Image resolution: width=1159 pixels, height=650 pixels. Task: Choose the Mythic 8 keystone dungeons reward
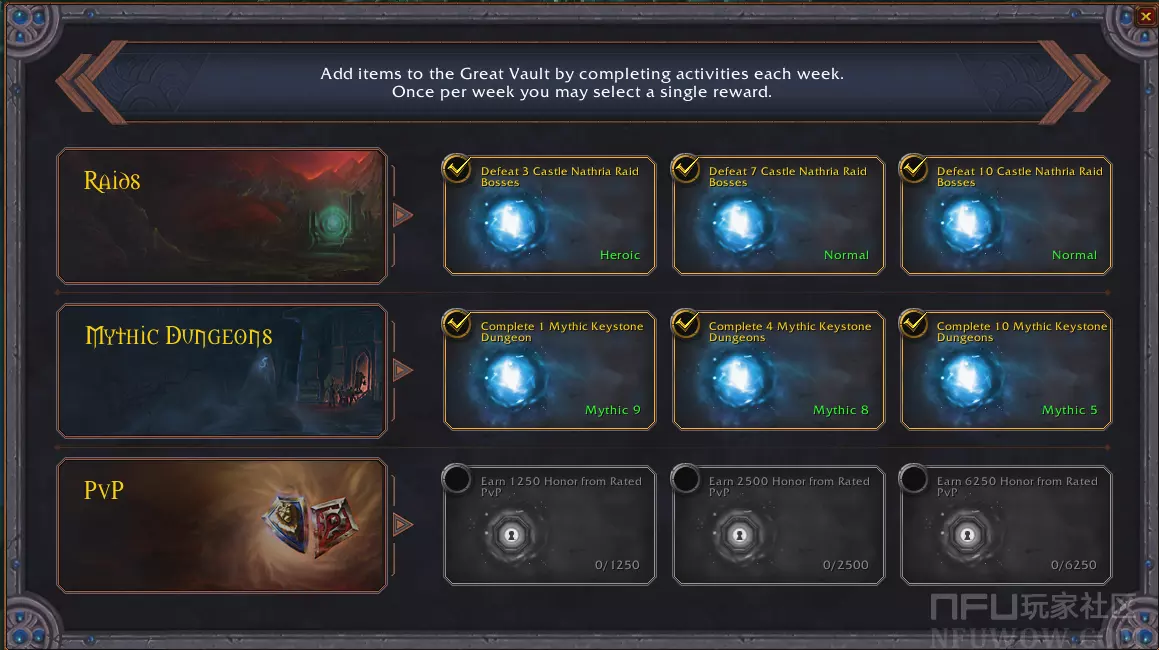778,371
